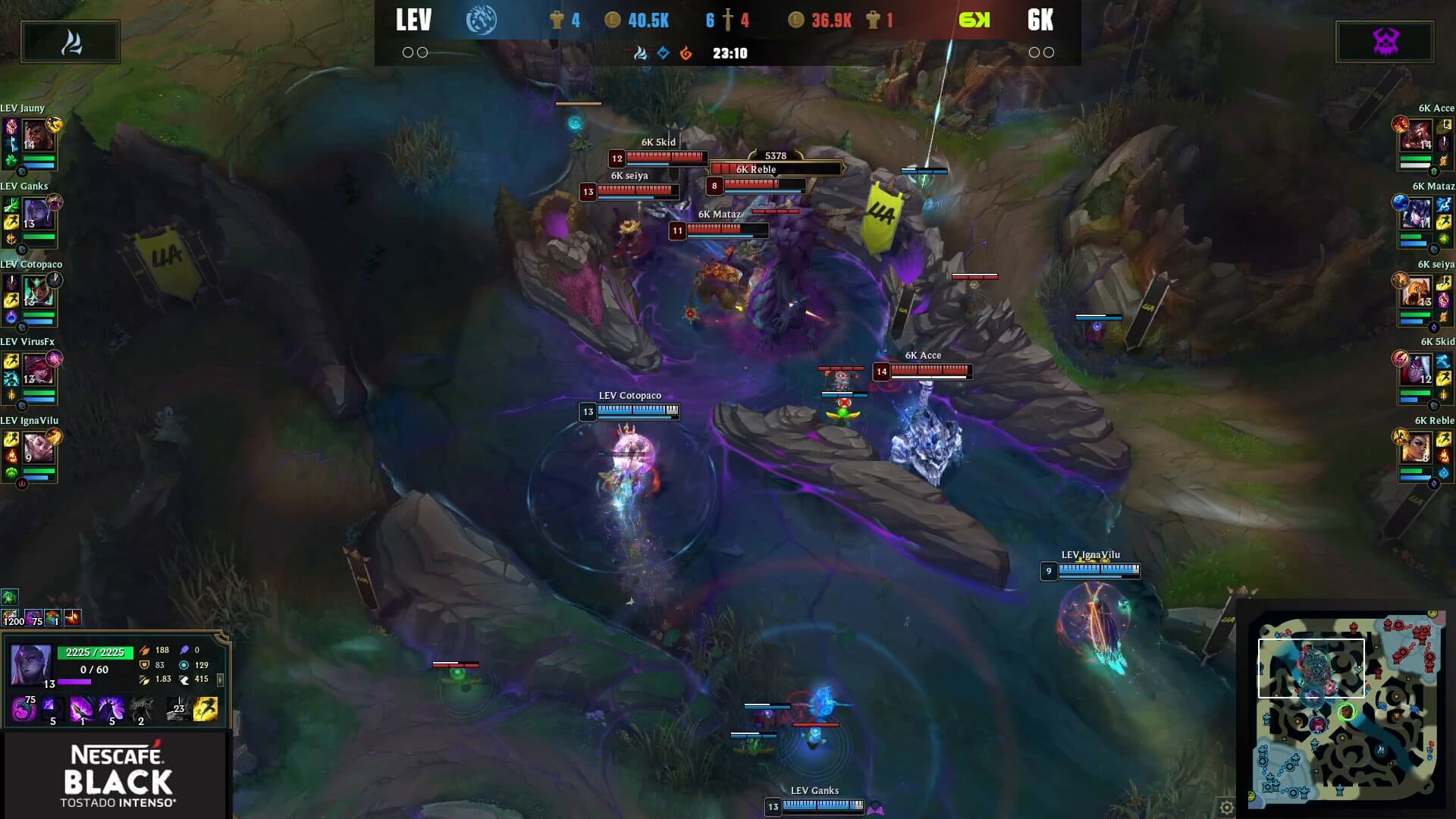Select 6K seiya's champion portrait
Image resolution: width=1456 pixels, height=819 pixels.
coord(1416,292)
